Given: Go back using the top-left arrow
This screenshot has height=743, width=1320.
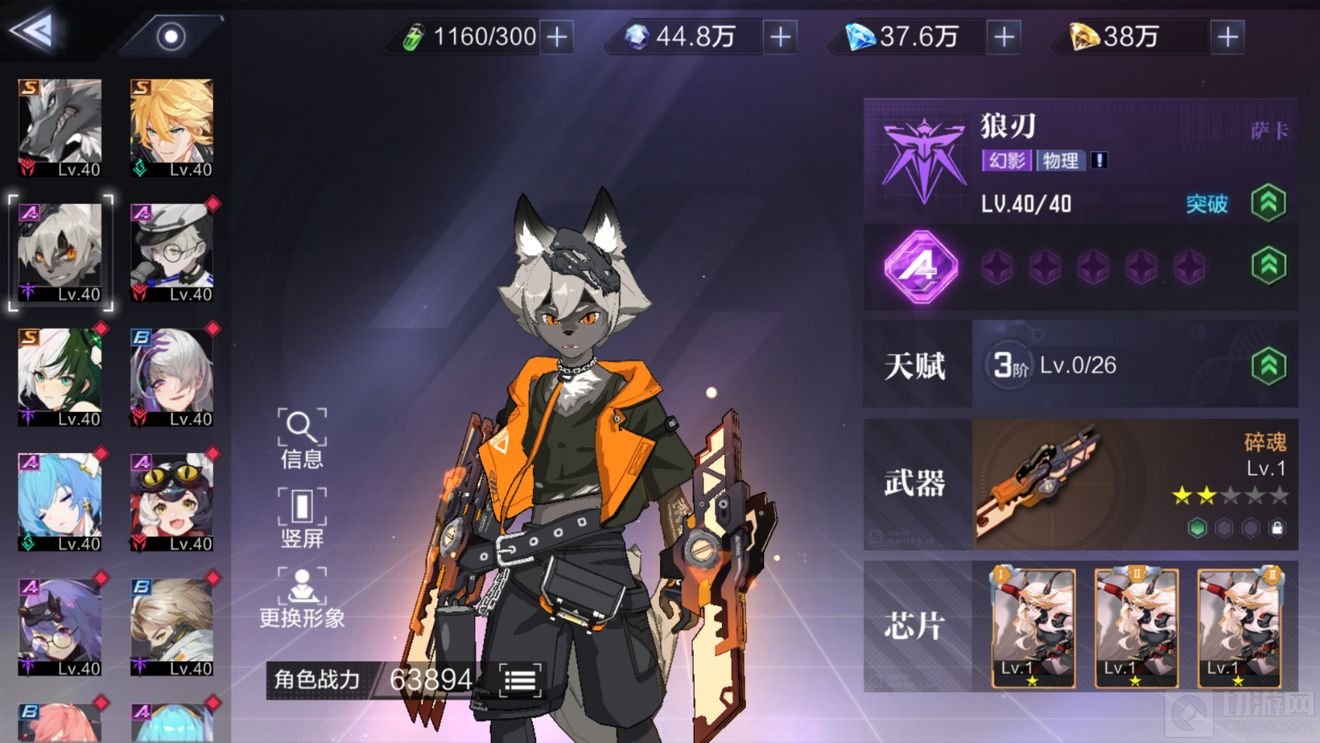Looking at the screenshot, I should [32, 31].
